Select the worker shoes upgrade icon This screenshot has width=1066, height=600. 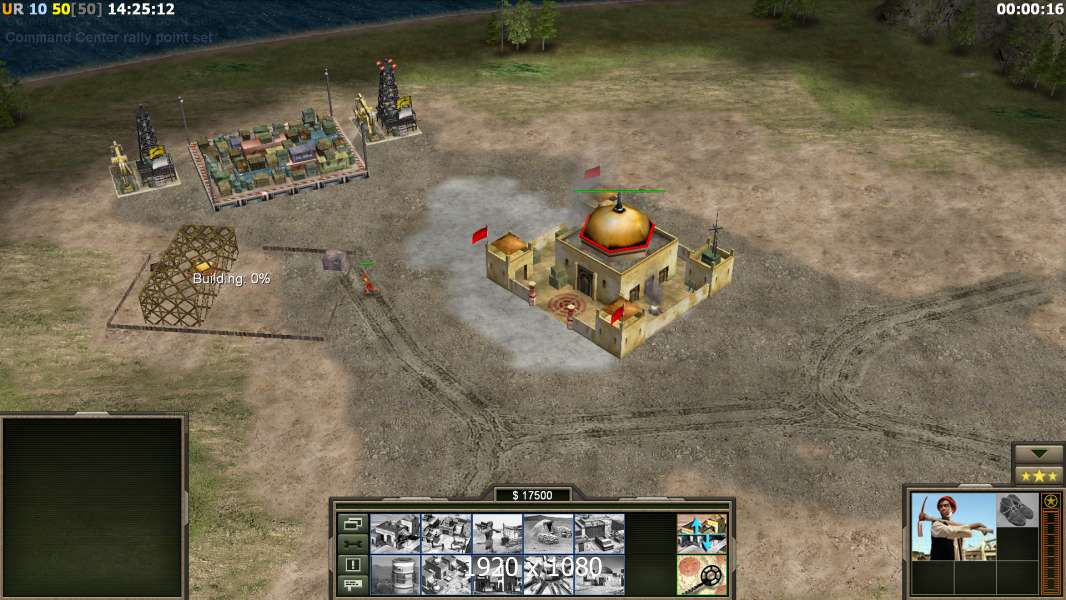click(x=1018, y=509)
